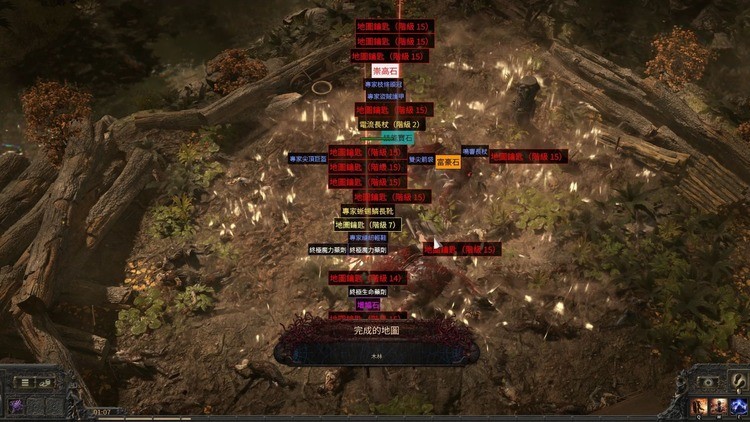750x422 pixels.
Task: Grab the 專家蜥蜴鱗長靴 boots label
Action: 368,211
